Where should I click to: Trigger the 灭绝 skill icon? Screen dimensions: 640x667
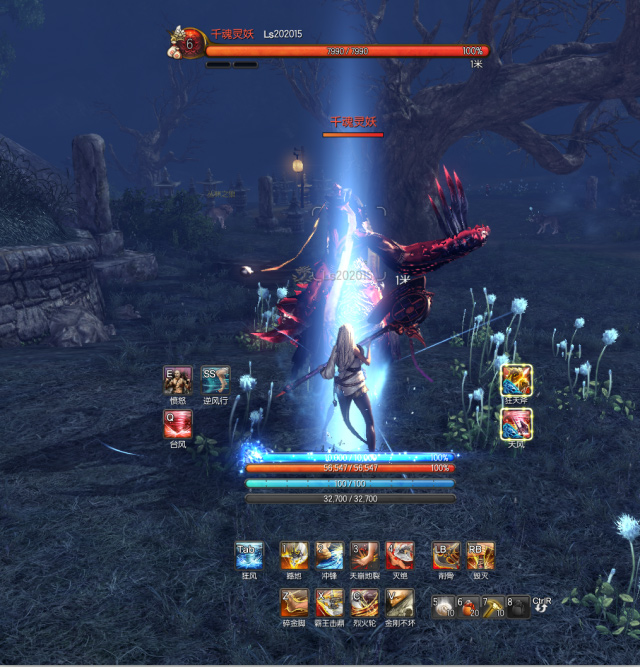click(x=400, y=555)
